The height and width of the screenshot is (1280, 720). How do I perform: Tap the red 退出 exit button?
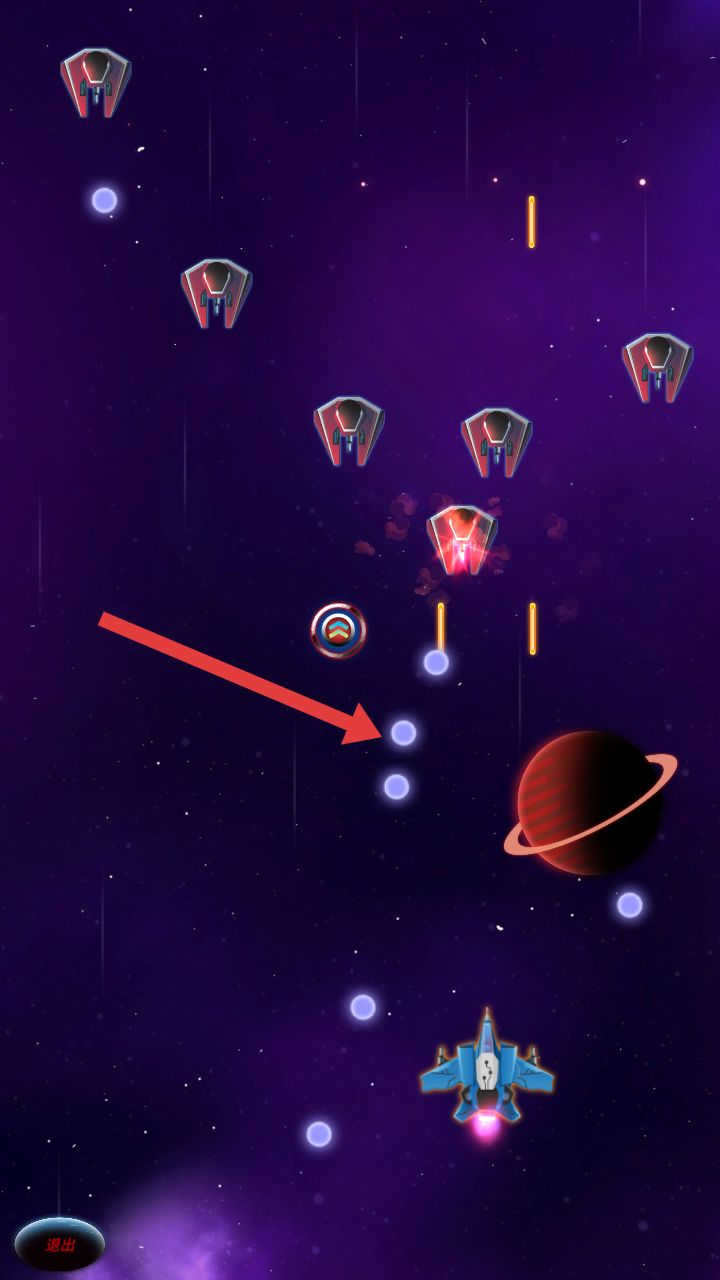click(x=60, y=1244)
